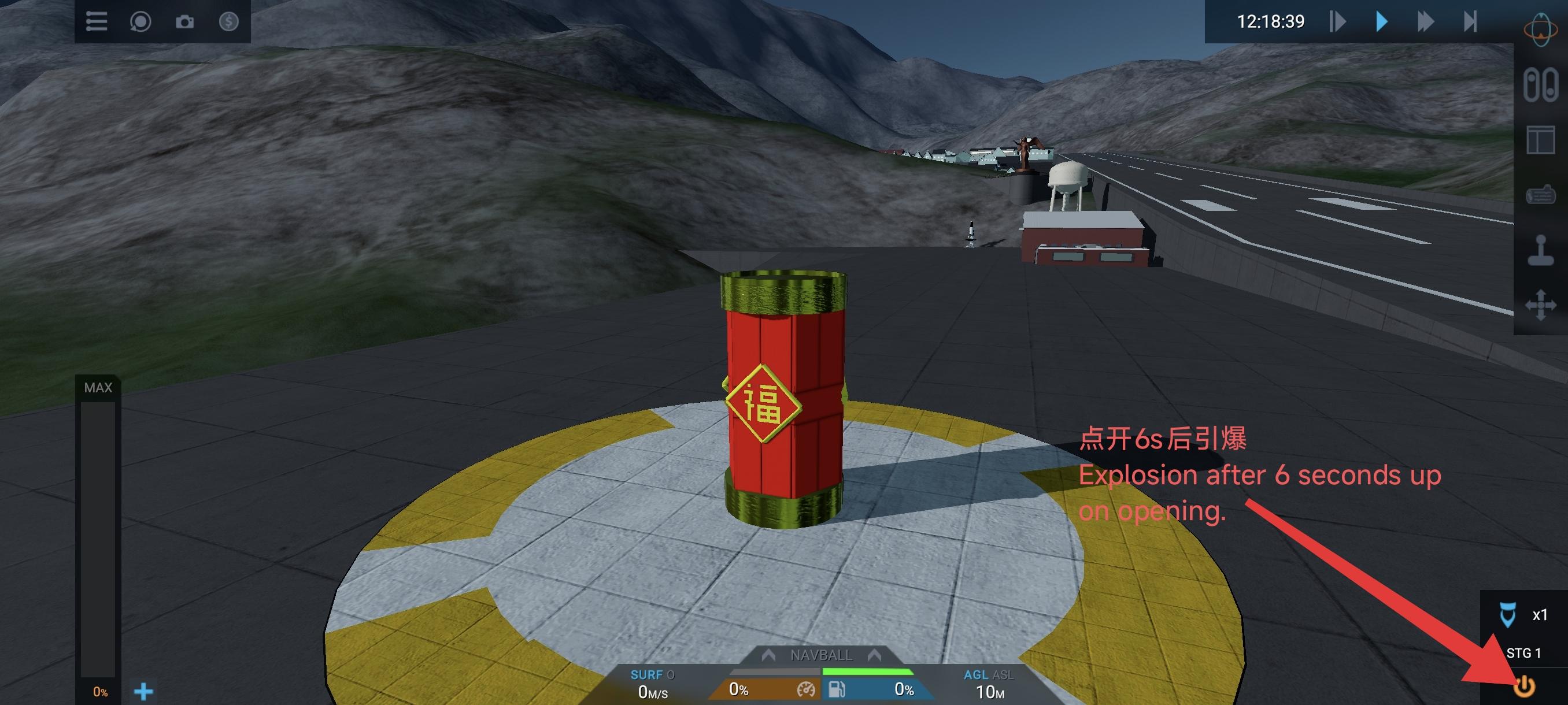Click the skip-to-end time warp button
The image size is (1568, 705).
[1470, 22]
